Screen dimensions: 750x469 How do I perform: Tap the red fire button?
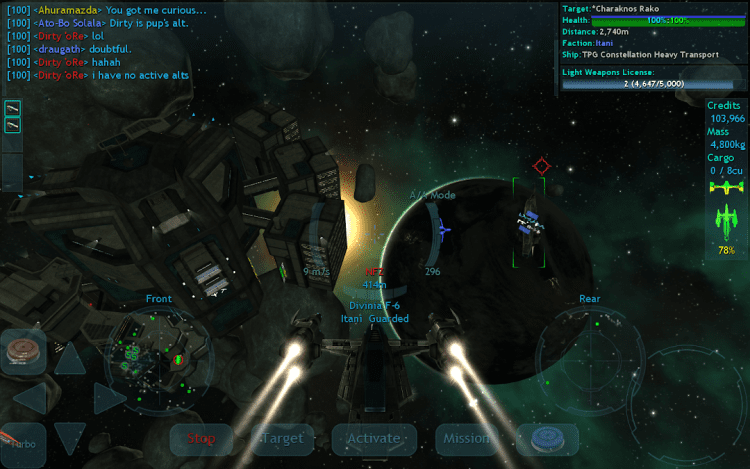pos(22,350)
